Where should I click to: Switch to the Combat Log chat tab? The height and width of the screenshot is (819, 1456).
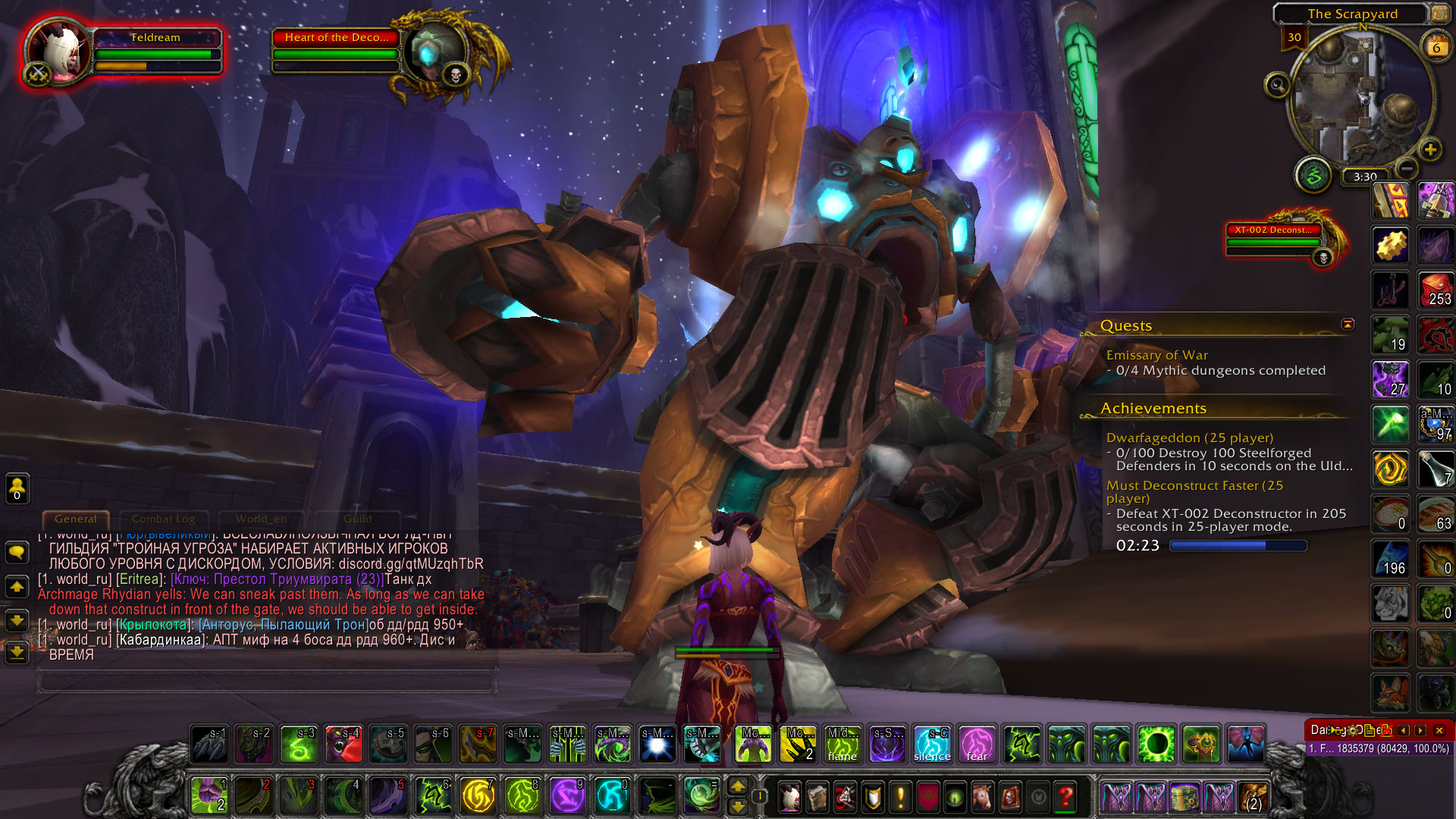coord(163,519)
